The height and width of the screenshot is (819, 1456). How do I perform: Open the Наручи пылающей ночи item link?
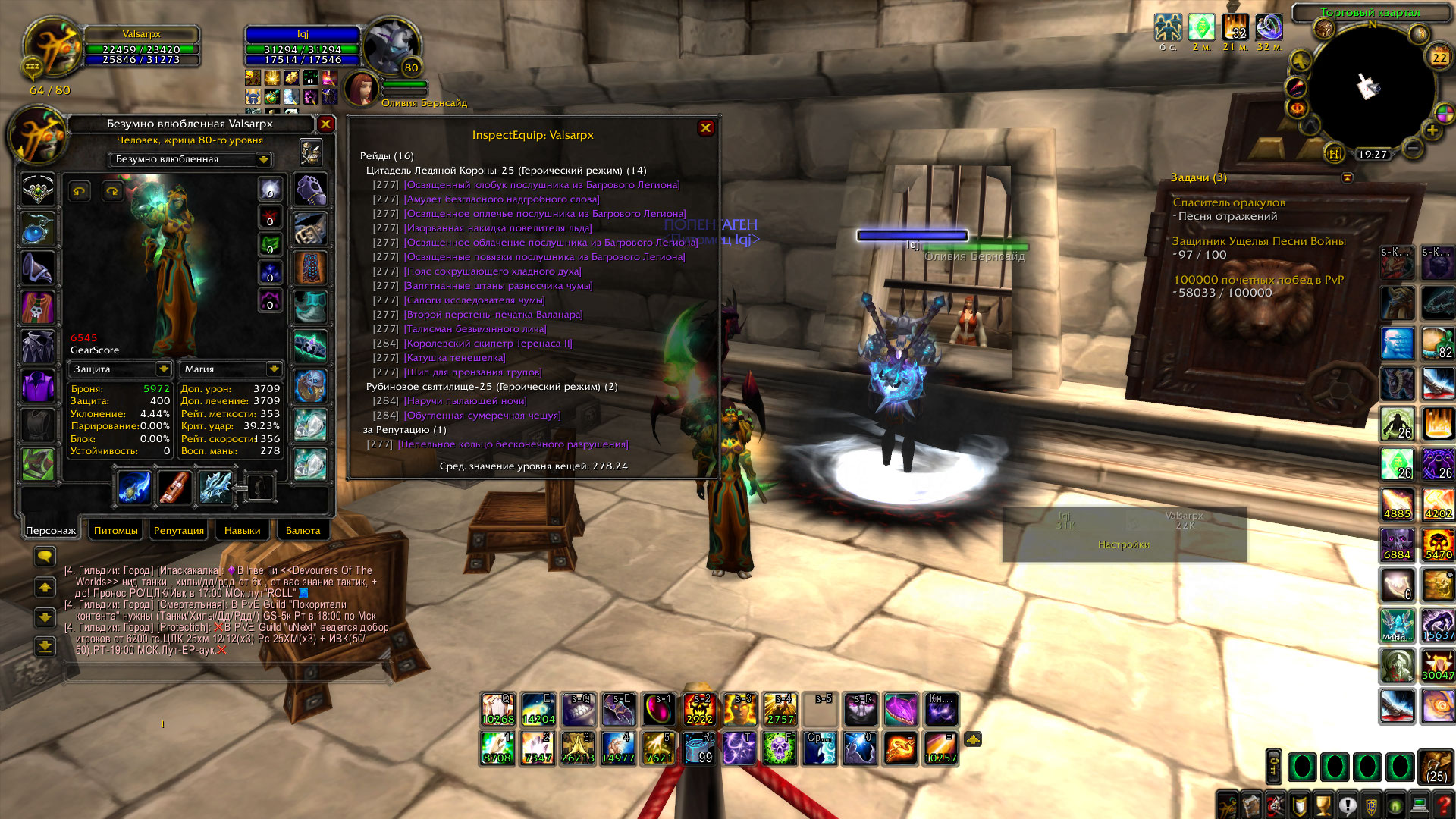coord(465,401)
